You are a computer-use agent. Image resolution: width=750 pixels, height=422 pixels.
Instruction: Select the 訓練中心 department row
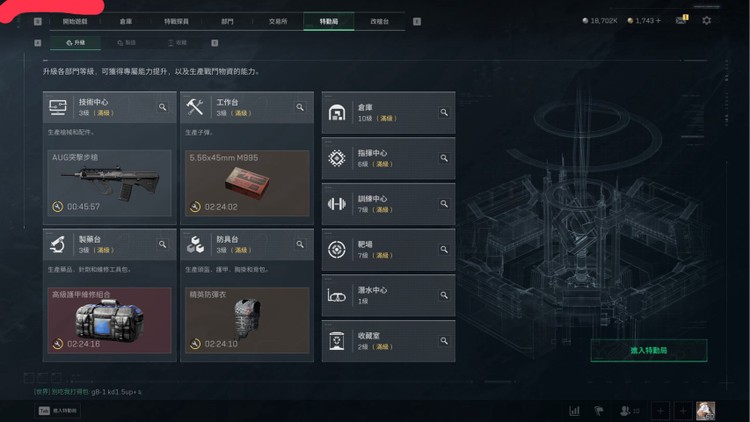pyautogui.click(x=388, y=203)
